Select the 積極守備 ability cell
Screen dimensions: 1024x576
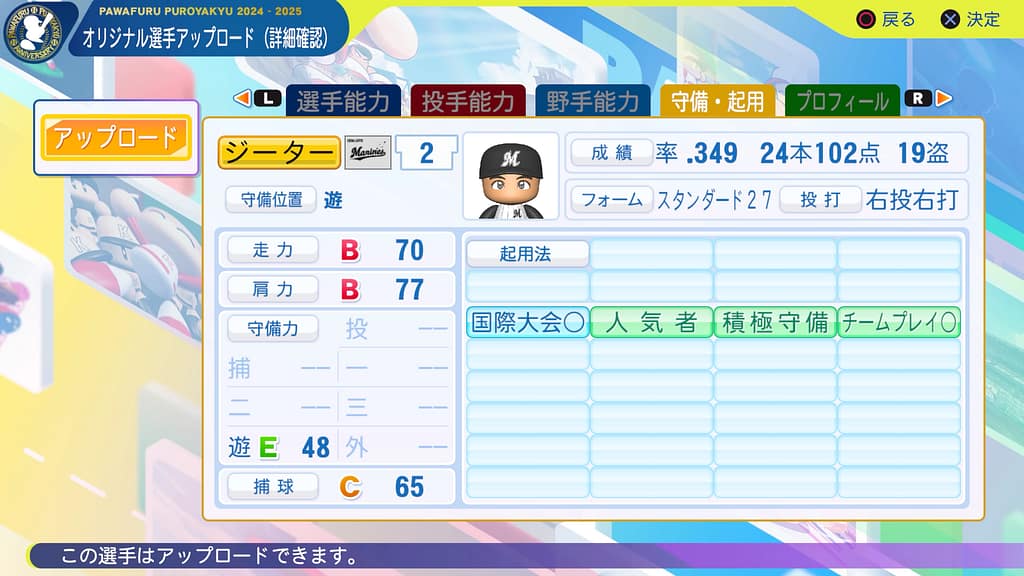tap(775, 322)
